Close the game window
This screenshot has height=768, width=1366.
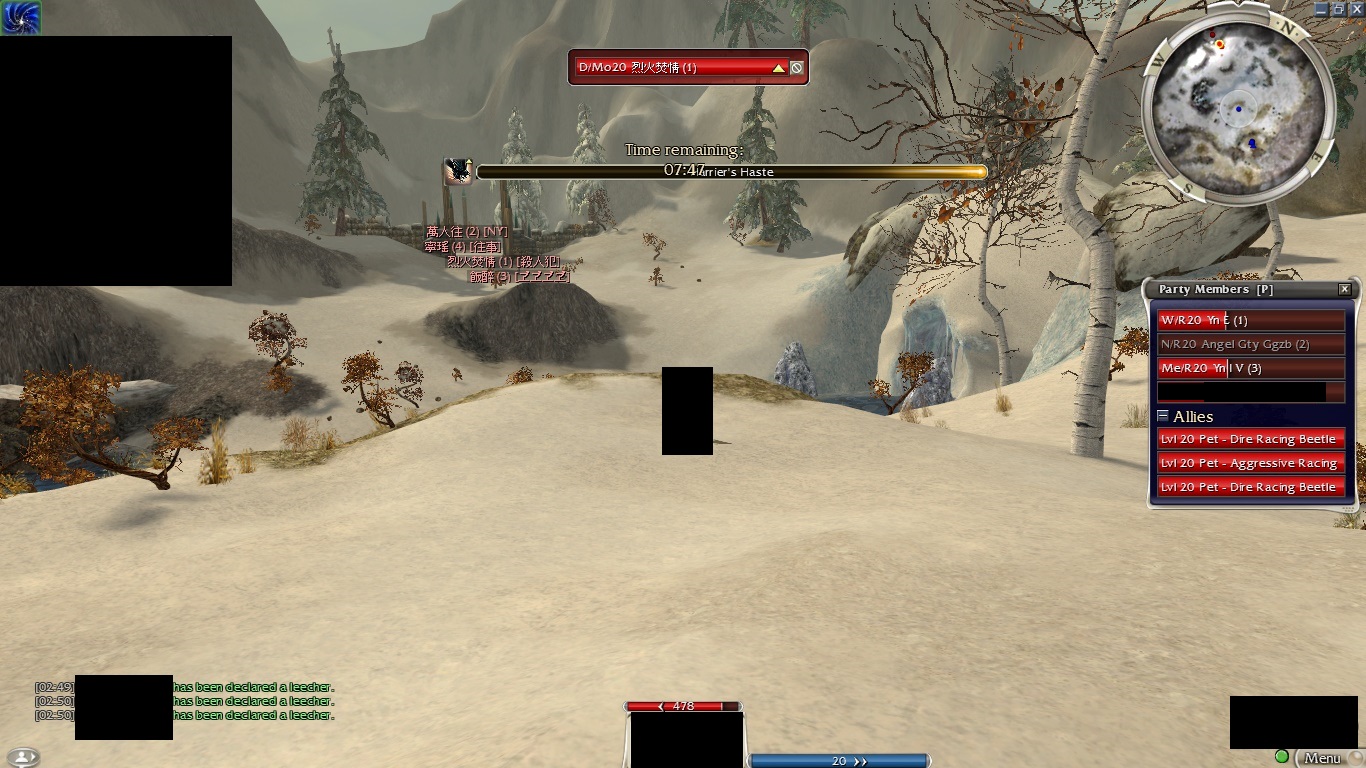pyautogui.click(x=1357, y=8)
